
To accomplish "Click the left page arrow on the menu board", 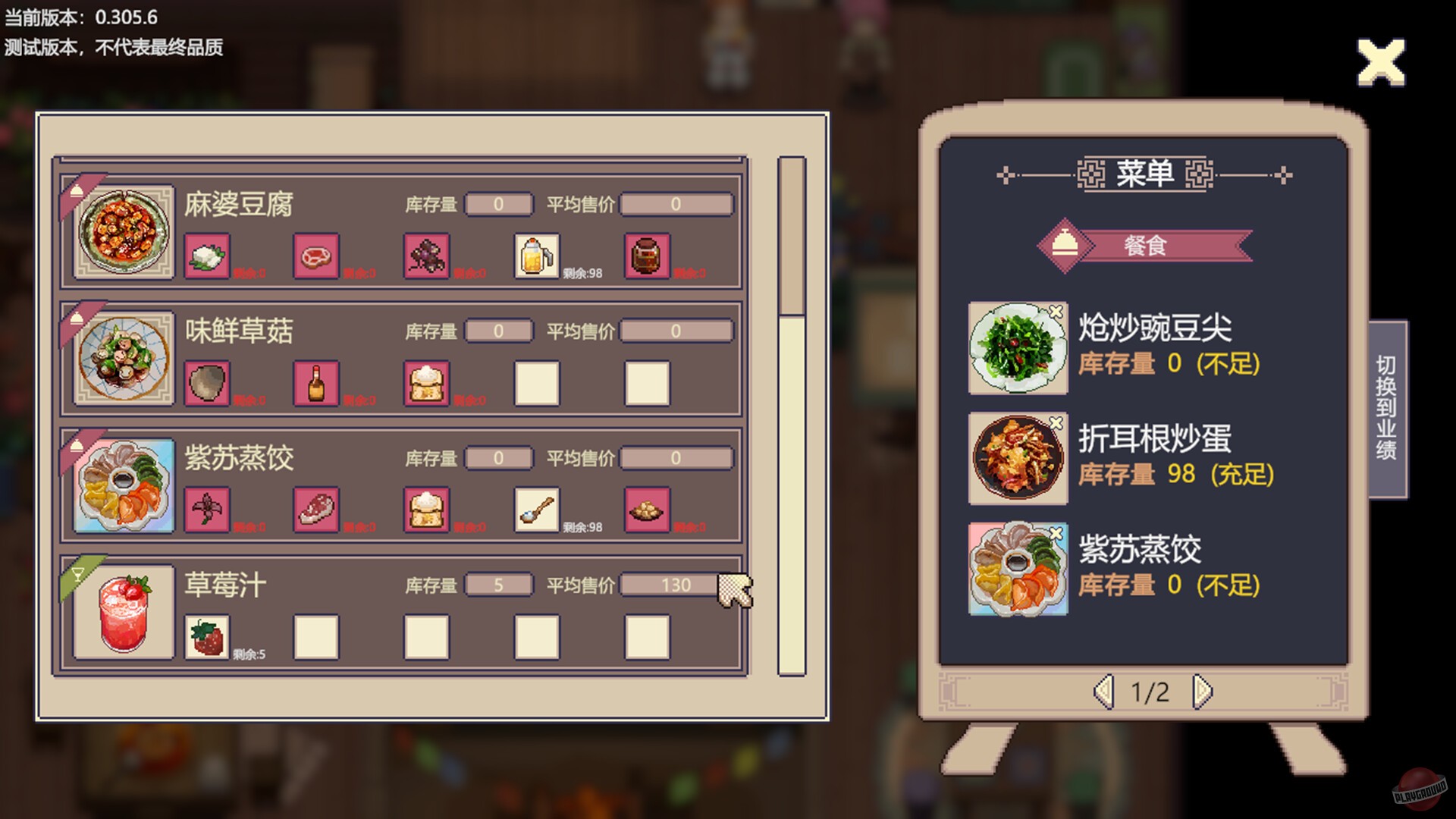I will pos(1103,692).
